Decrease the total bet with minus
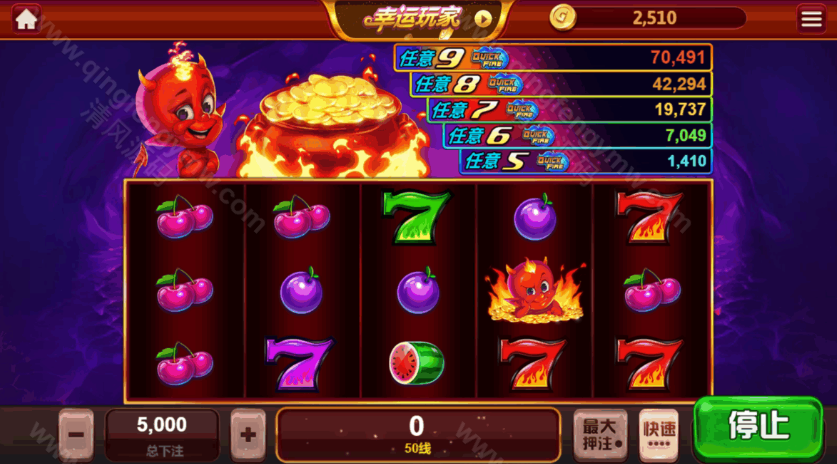Viewport: 837px width, 464px height. (x=77, y=434)
